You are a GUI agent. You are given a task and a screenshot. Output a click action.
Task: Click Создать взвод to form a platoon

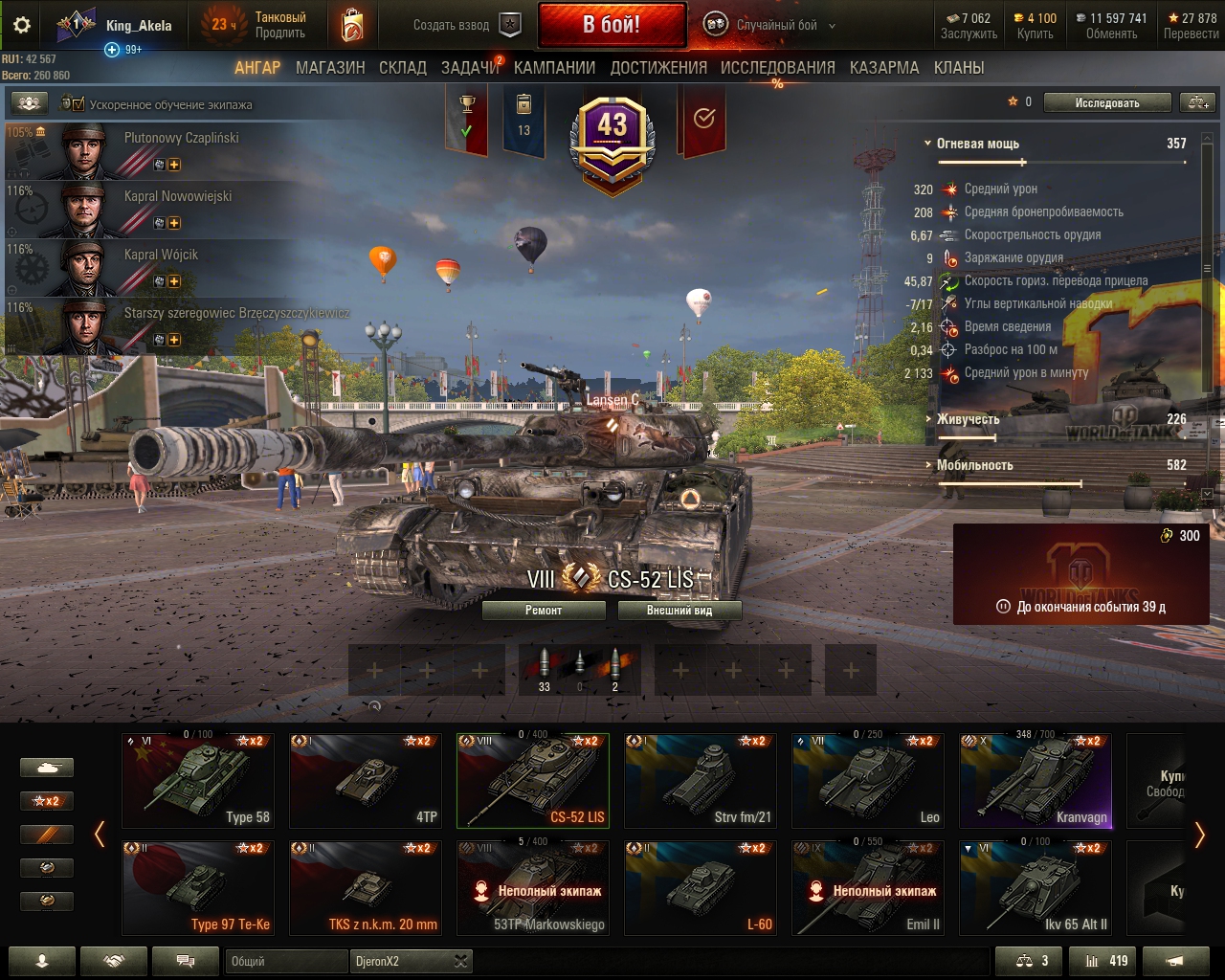point(466,26)
